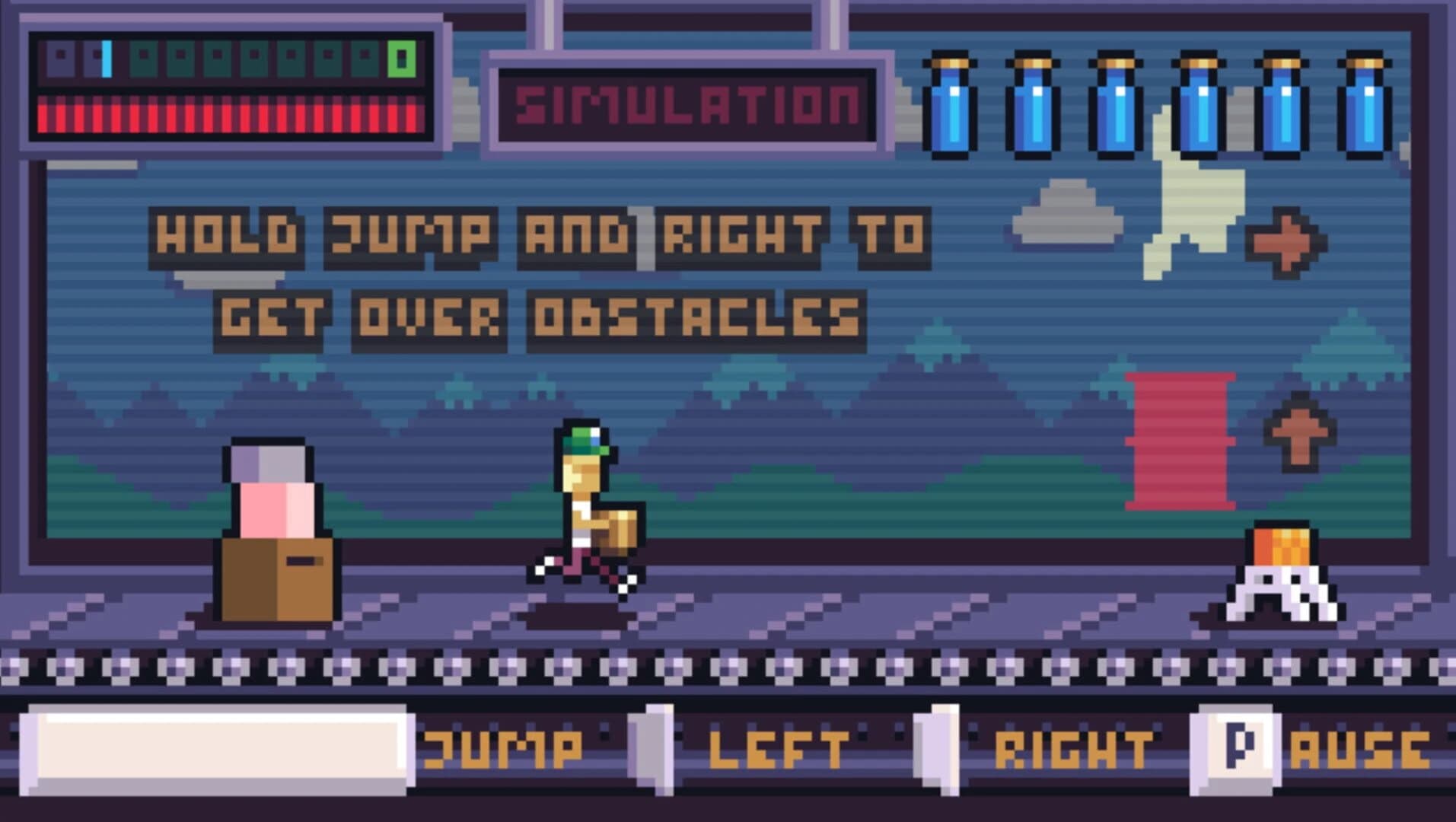This screenshot has height=822, width=1456.
Task: Click the rightmost blue potion vial
Action: point(1366,103)
